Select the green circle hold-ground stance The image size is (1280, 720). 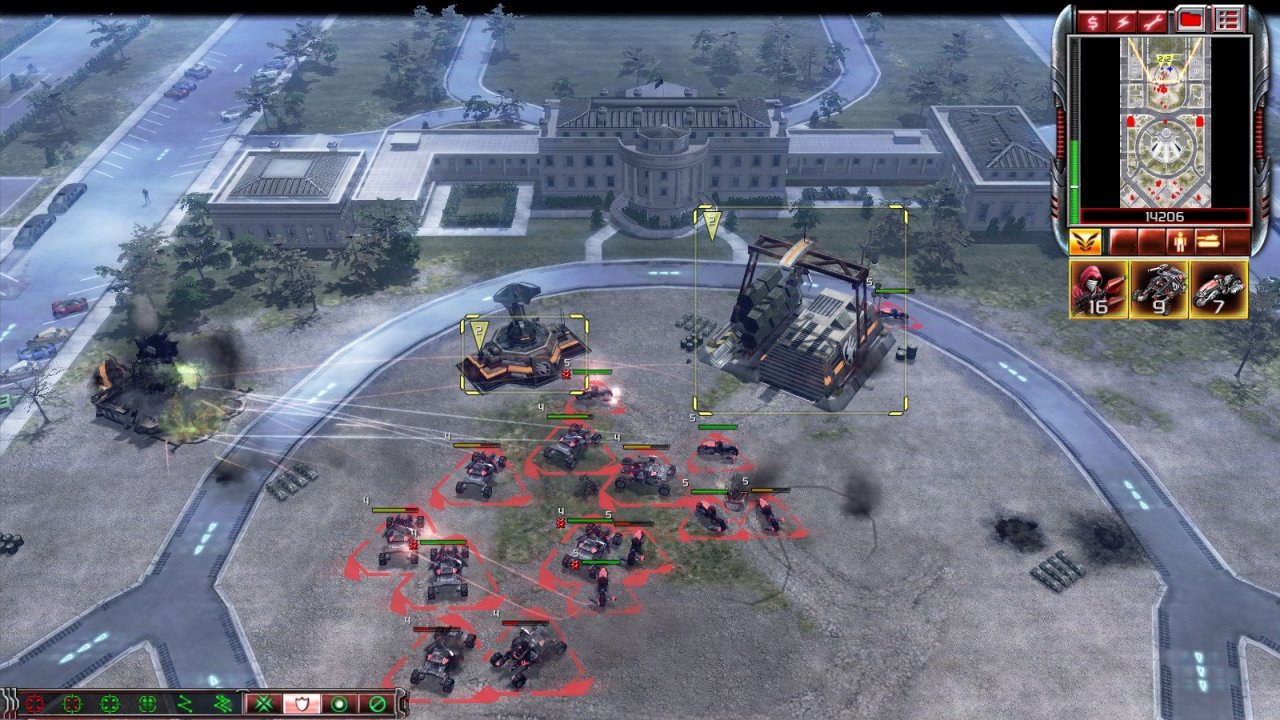(x=338, y=704)
